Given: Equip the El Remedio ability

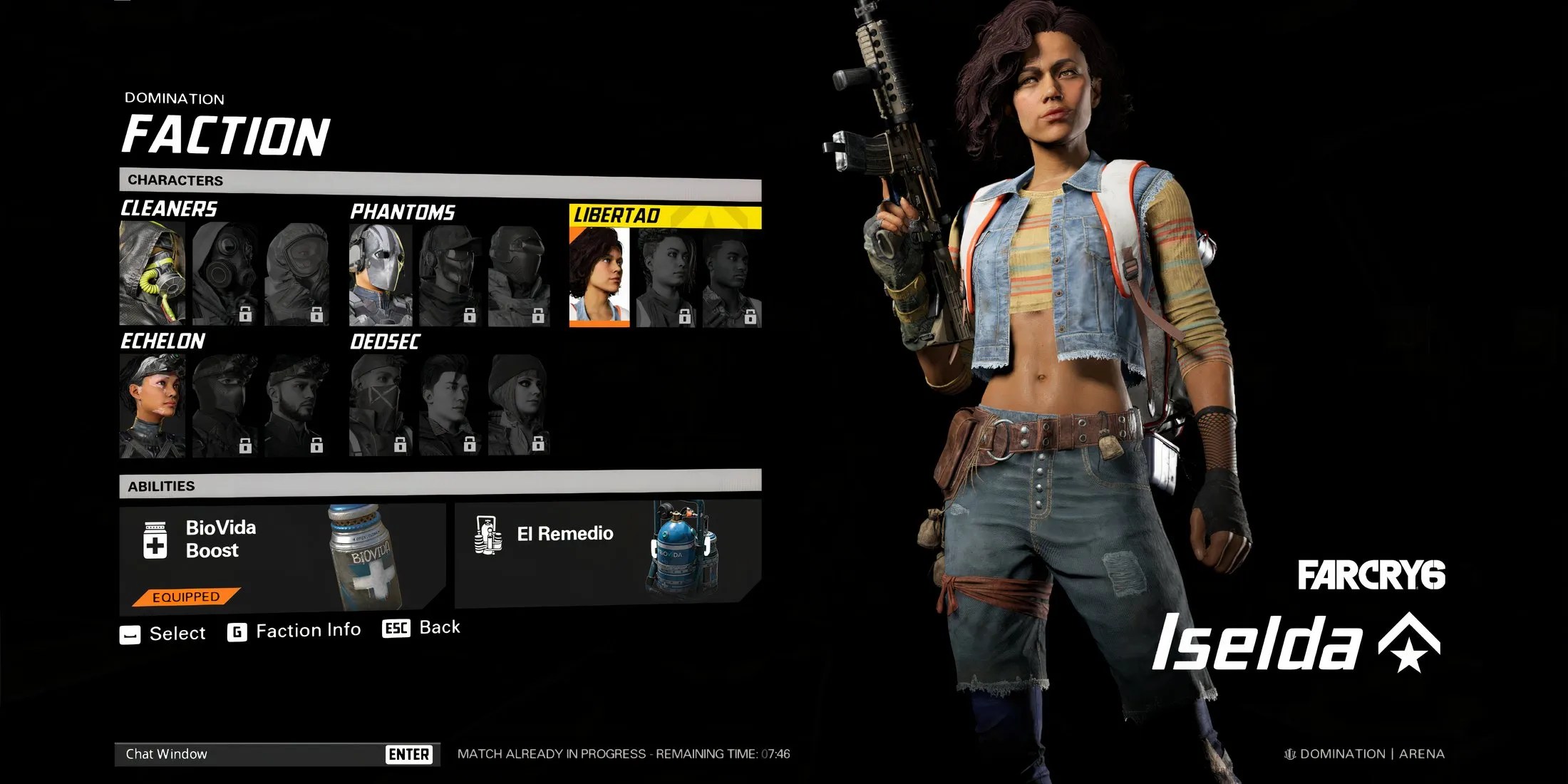Looking at the screenshot, I should click(607, 553).
